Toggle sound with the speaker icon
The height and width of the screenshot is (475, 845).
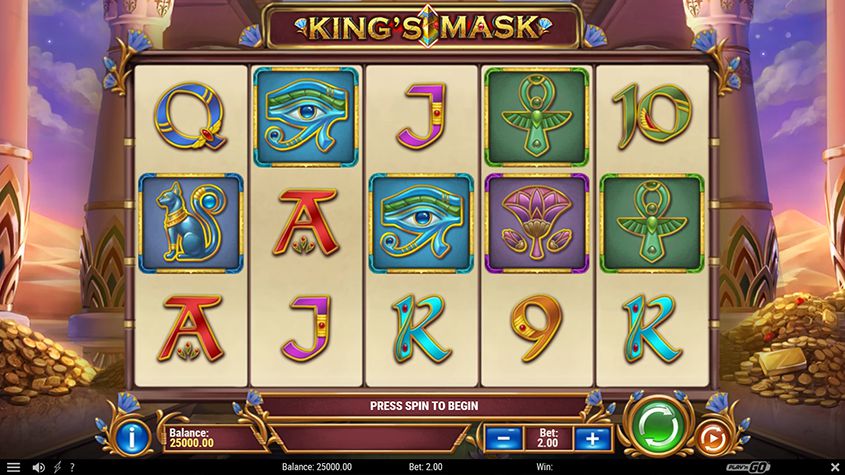tap(39, 467)
